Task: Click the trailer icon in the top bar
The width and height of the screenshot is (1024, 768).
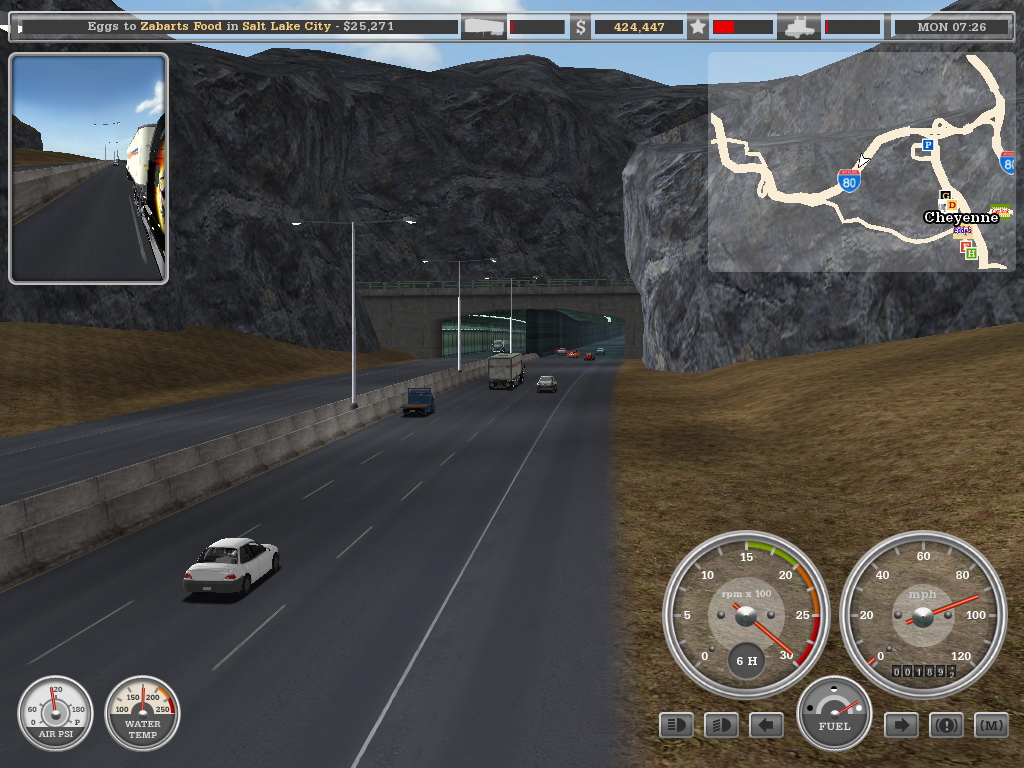Action: (x=484, y=27)
